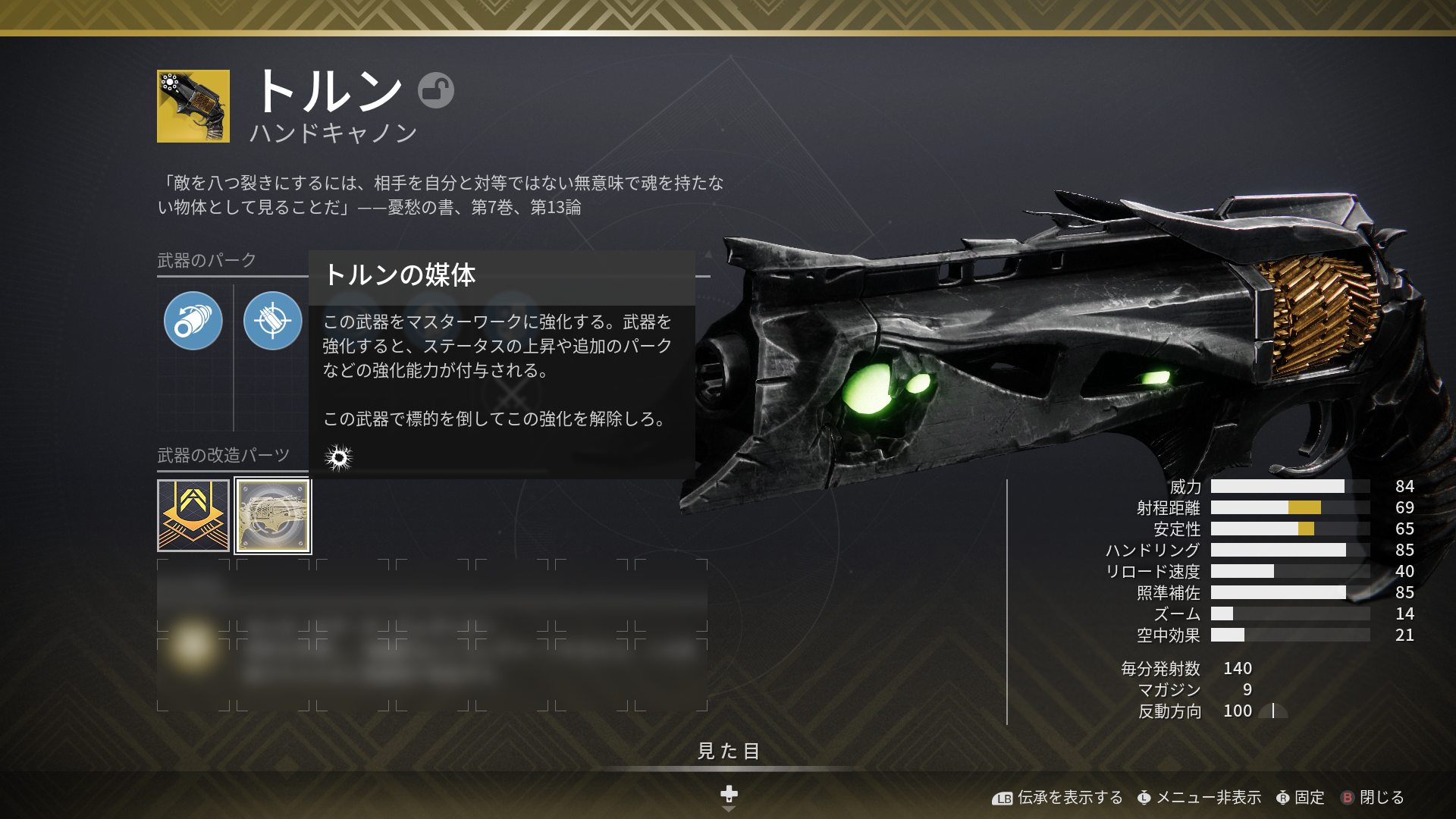Screen dimensions: 1456x819
Task: Open the gold chevron mod slot
Action: click(193, 516)
